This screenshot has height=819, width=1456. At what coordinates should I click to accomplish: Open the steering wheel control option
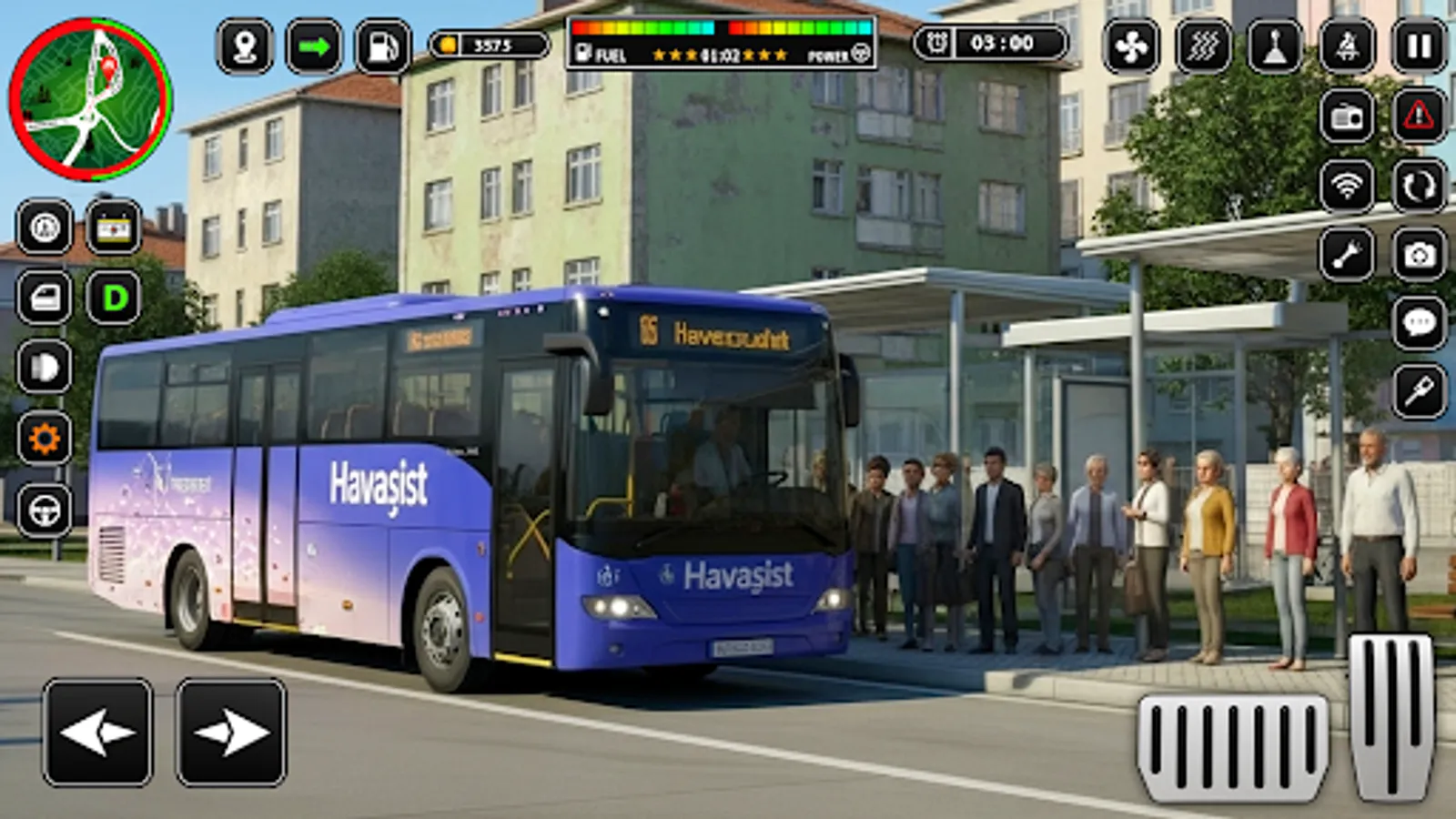(44, 508)
